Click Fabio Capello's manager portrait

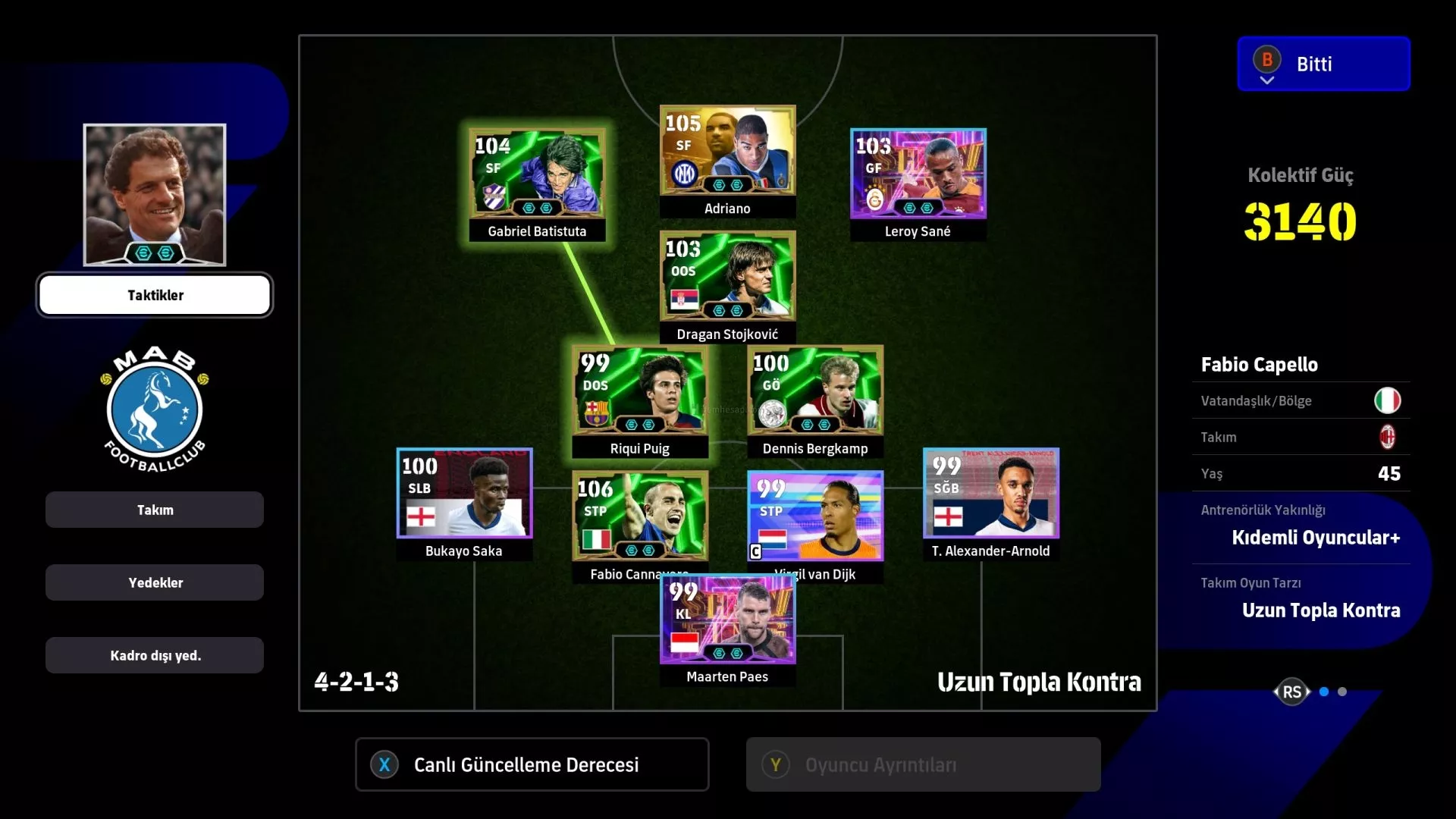pos(155,195)
